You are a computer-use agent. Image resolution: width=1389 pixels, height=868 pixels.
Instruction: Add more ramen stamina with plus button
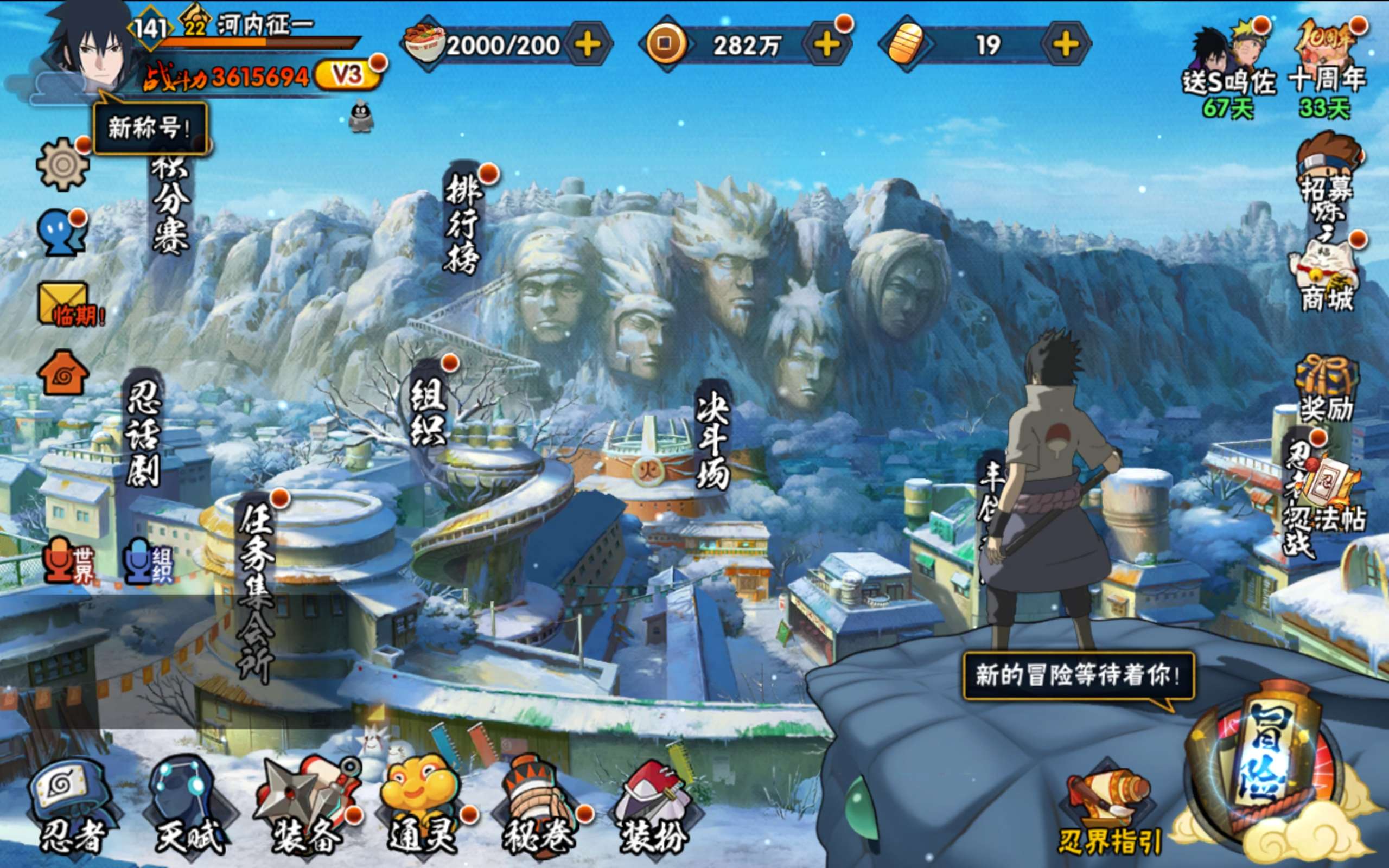coord(588,45)
